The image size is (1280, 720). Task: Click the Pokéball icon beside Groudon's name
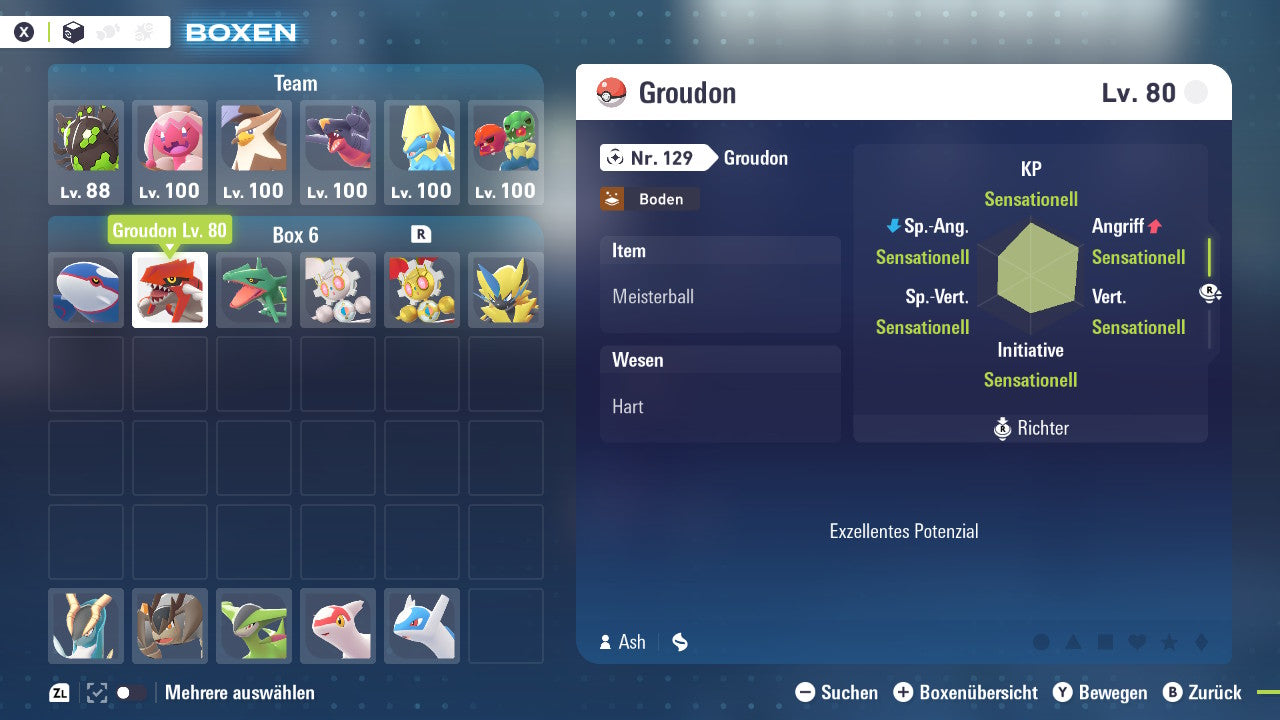pos(608,92)
